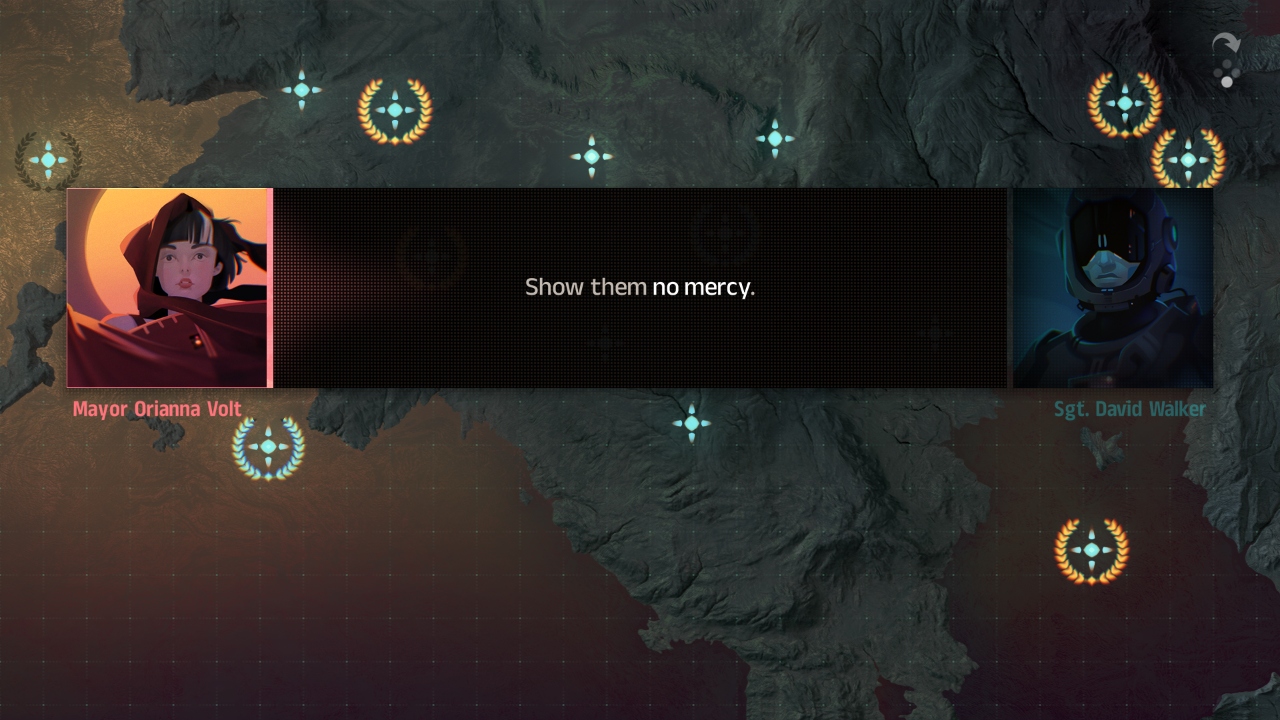
Task: Select the darkened laurel settlement on left edge
Action: (47, 158)
